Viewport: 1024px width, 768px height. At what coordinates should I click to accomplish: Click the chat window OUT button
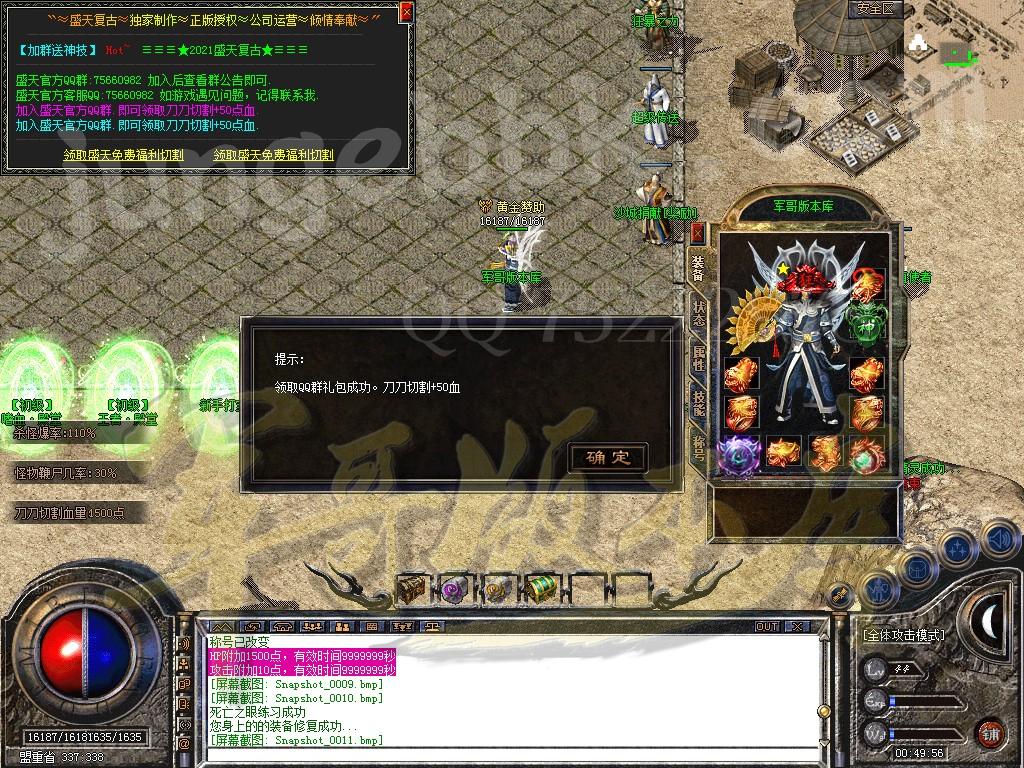767,626
